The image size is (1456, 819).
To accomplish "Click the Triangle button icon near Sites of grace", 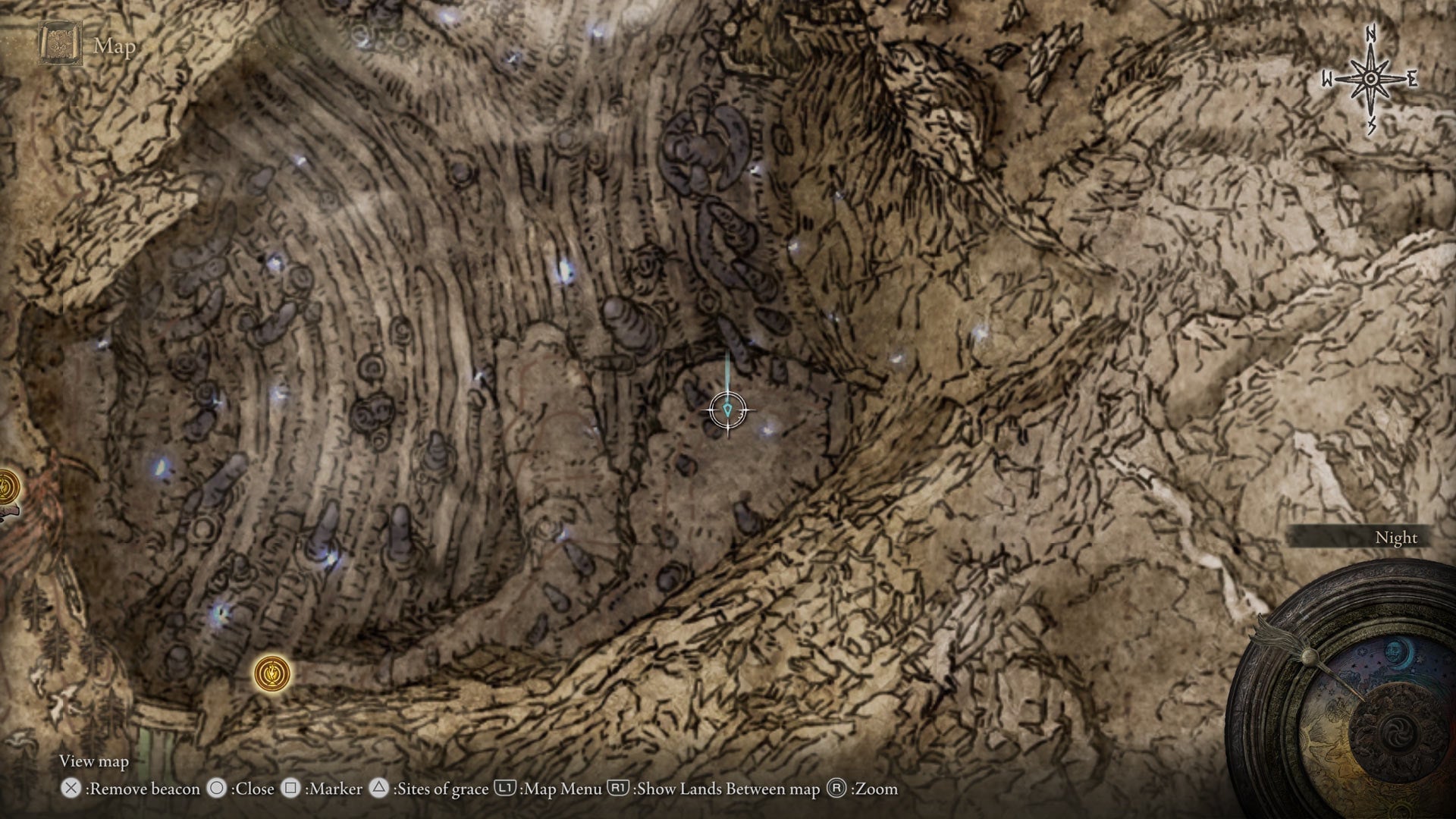I will click(x=377, y=789).
